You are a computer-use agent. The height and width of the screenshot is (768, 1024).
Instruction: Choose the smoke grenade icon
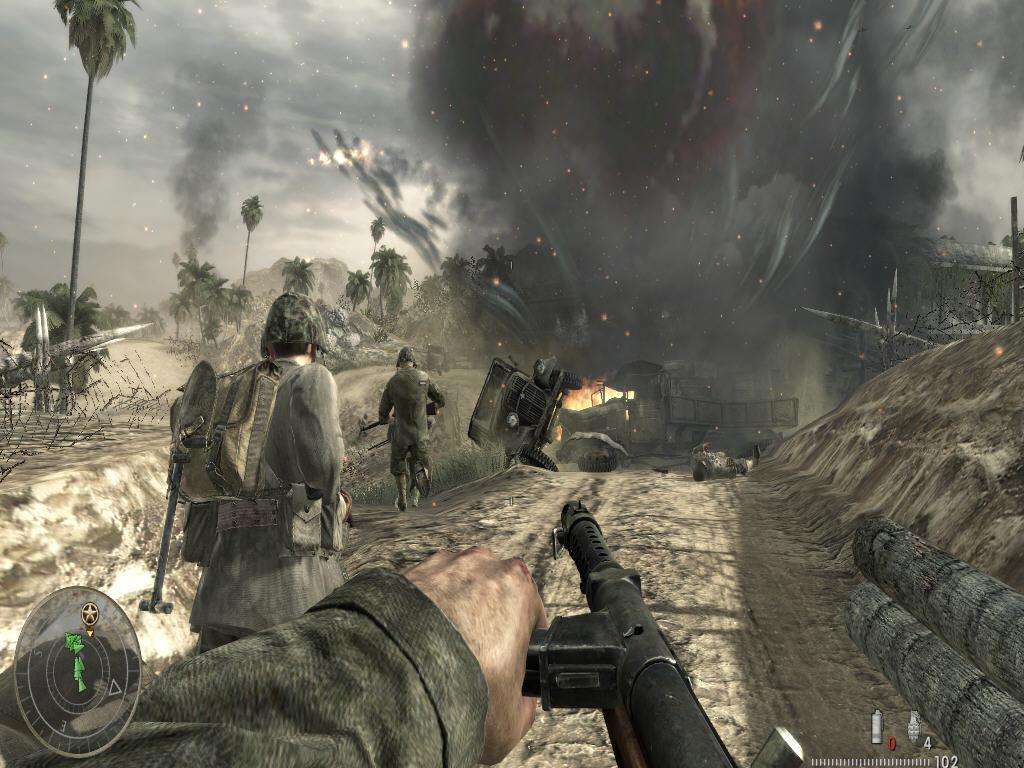[878, 727]
